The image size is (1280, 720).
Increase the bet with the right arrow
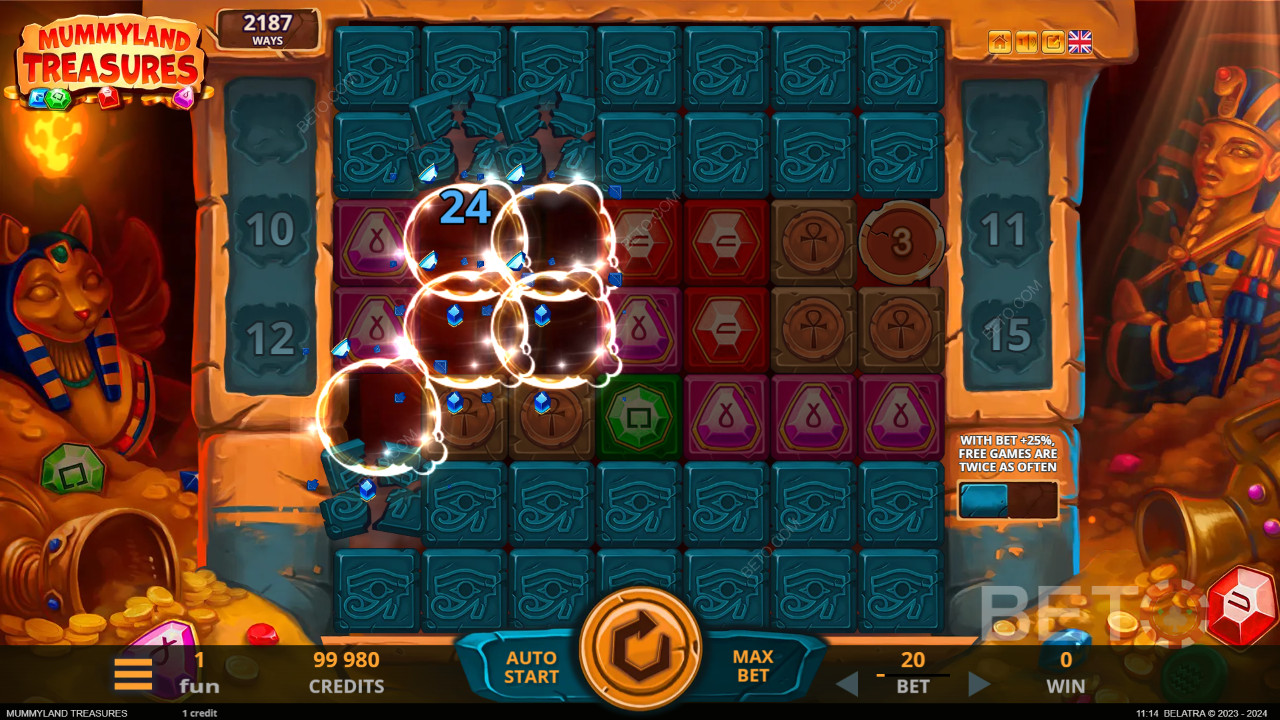[979, 685]
